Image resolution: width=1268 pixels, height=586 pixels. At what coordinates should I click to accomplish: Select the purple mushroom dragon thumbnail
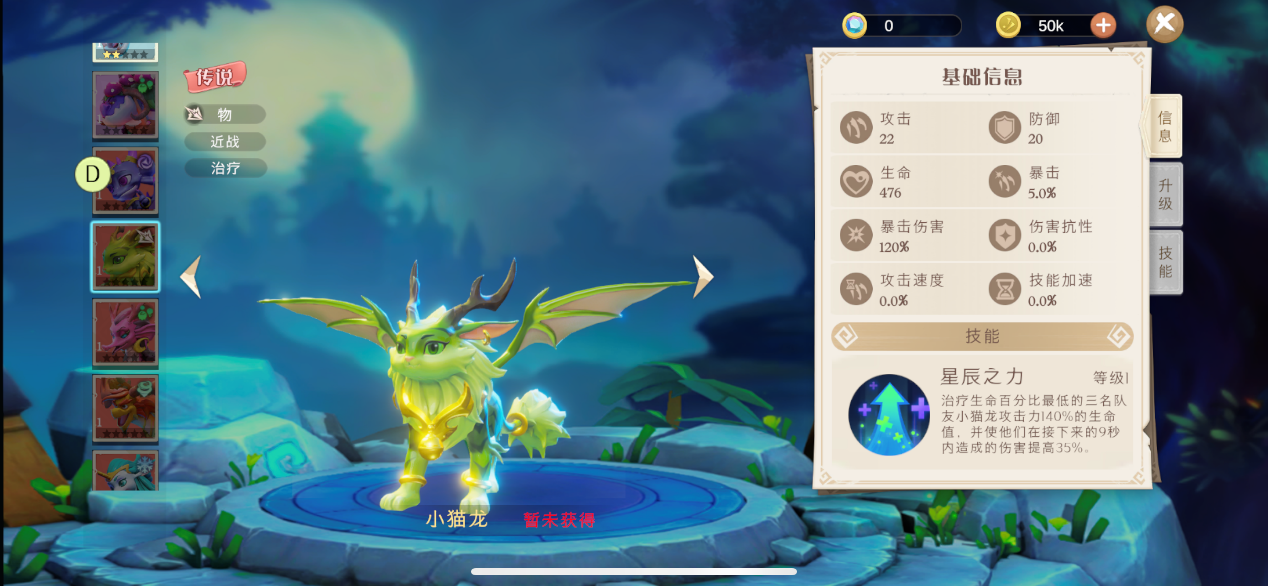pyautogui.click(x=125, y=104)
